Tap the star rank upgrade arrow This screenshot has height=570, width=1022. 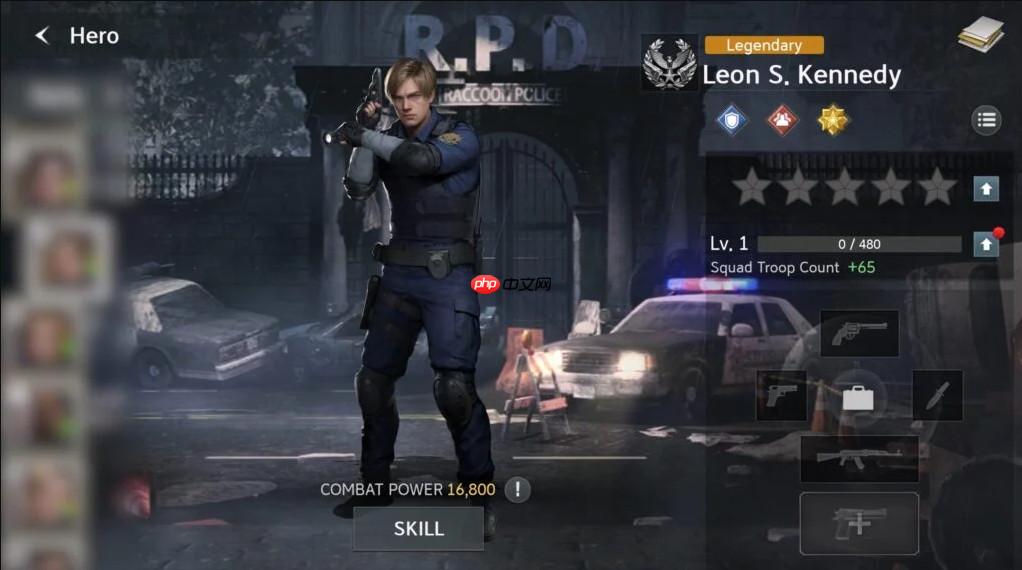[986, 187]
